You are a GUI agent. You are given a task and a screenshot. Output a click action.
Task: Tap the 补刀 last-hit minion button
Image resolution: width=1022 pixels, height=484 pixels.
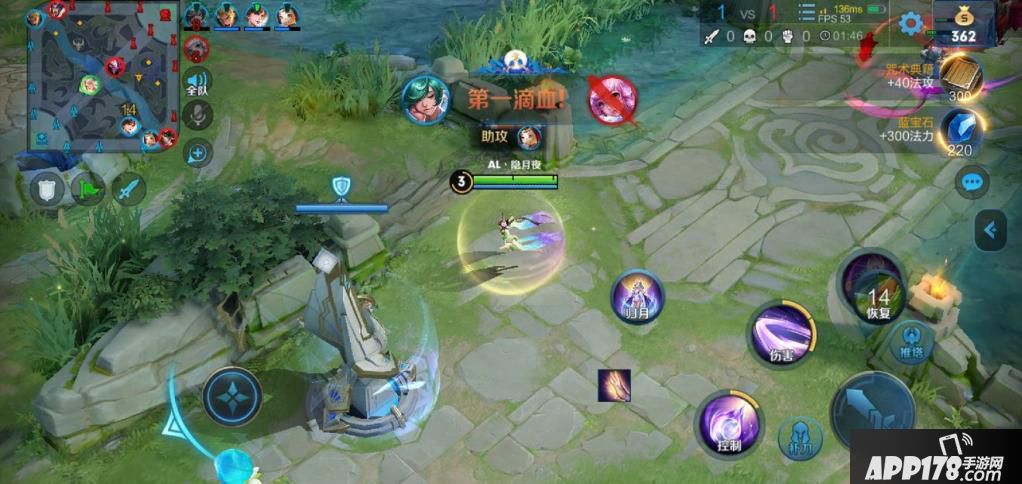click(800, 437)
